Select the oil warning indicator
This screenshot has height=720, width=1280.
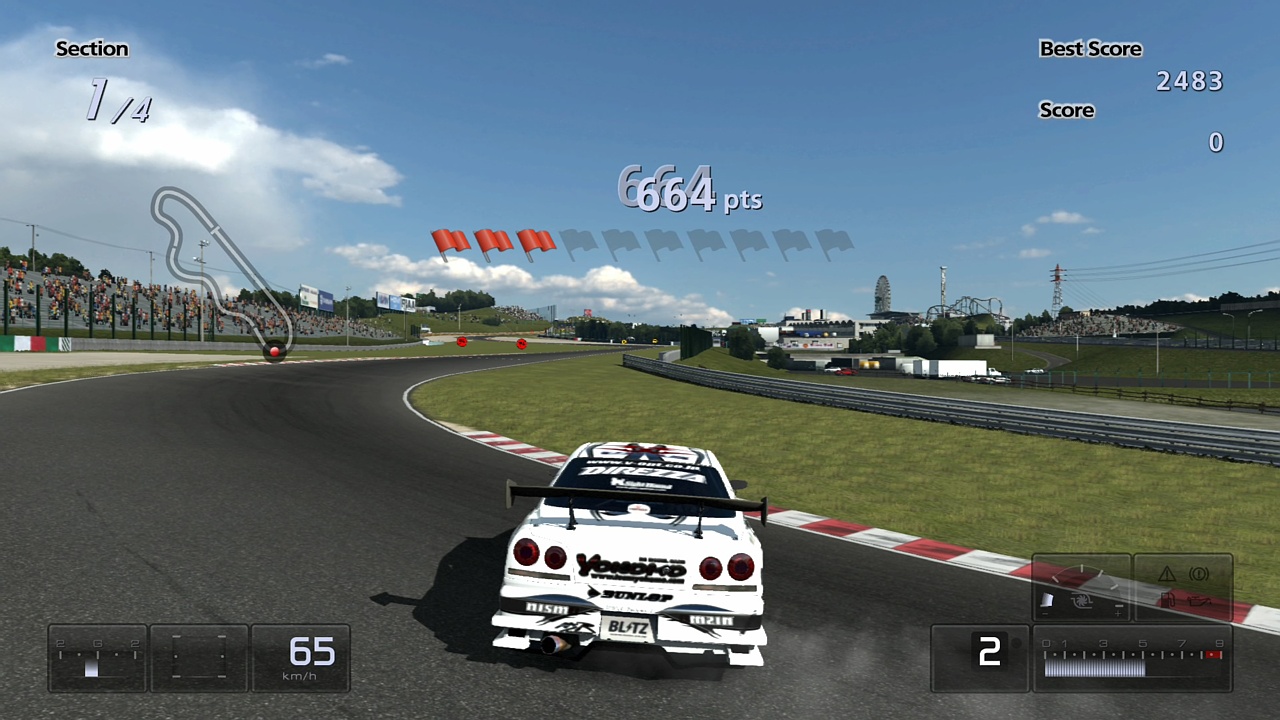(x=1199, y=601)
